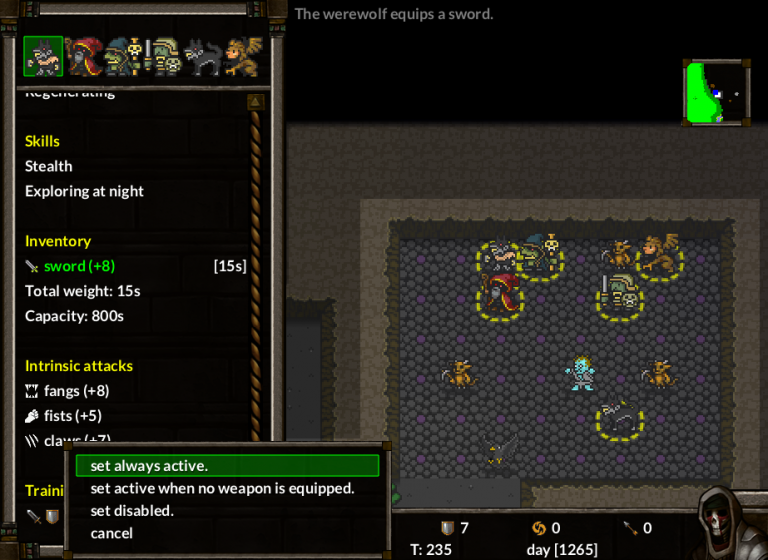Open the minimap in the corner
768x560 pixels.
(715, 92)
